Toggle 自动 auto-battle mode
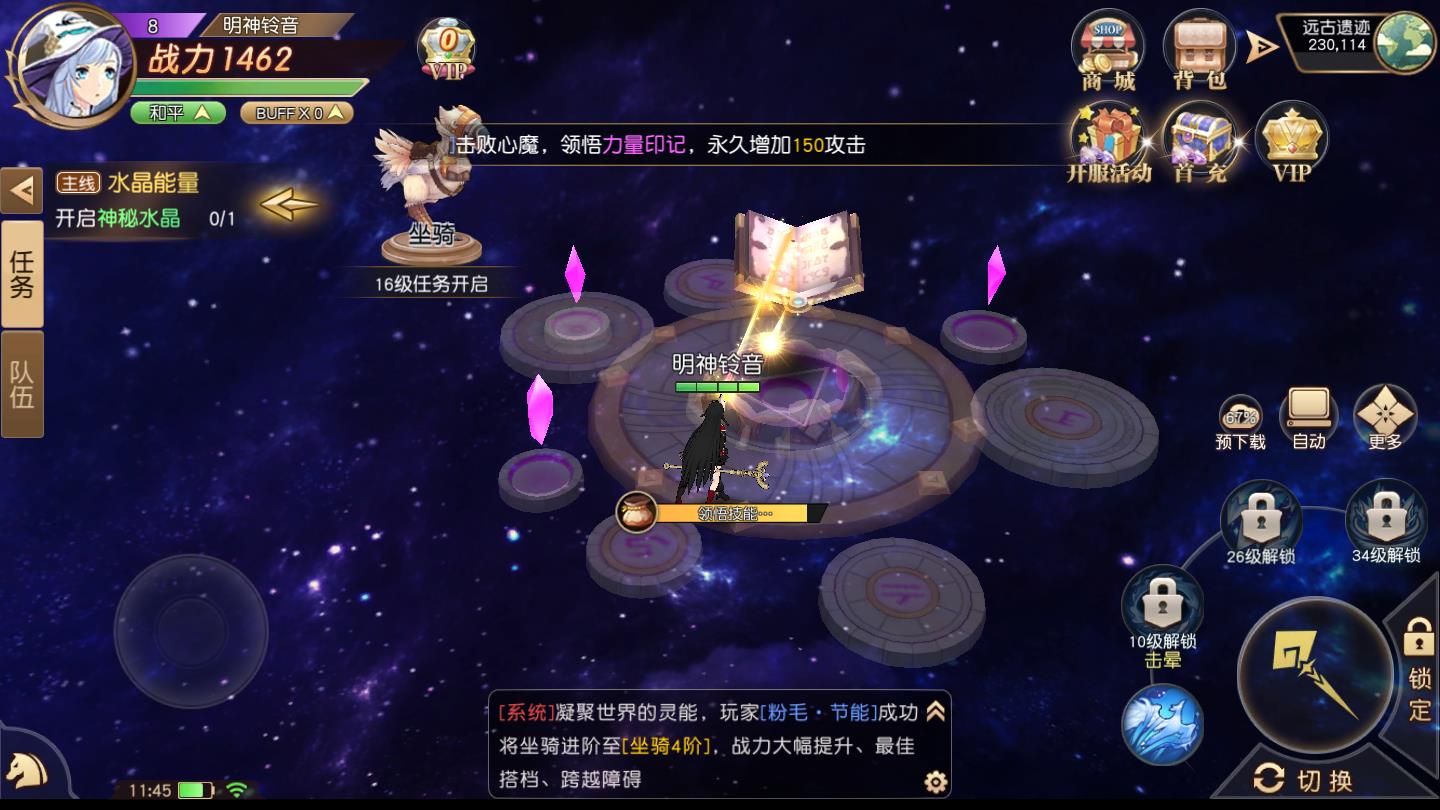This screenshot has height=810, width=1440. point(1309,418)
